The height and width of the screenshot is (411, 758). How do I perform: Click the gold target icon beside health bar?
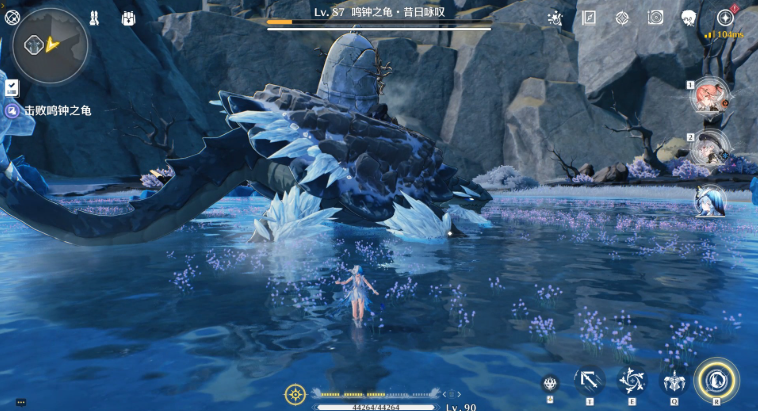[295, 394]
